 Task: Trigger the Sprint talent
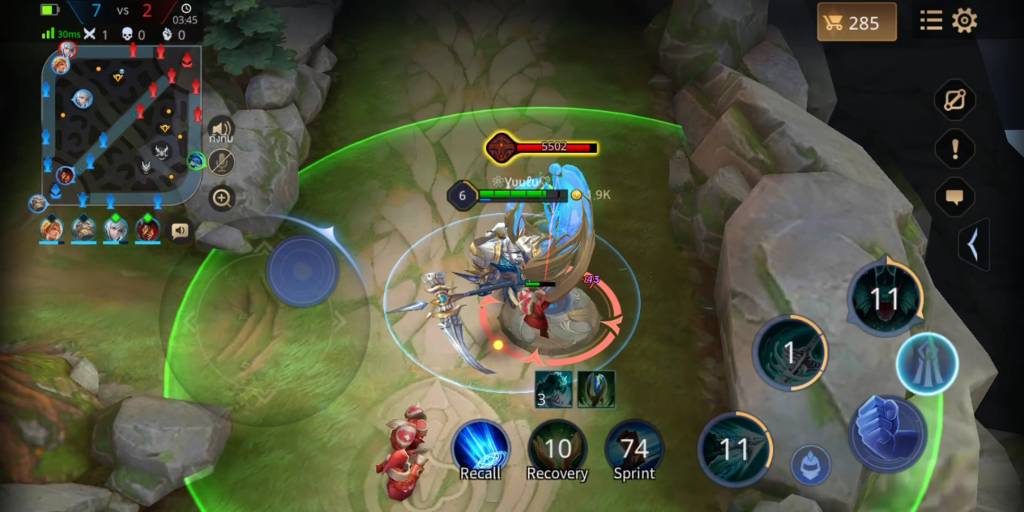[x=634, y=447]
